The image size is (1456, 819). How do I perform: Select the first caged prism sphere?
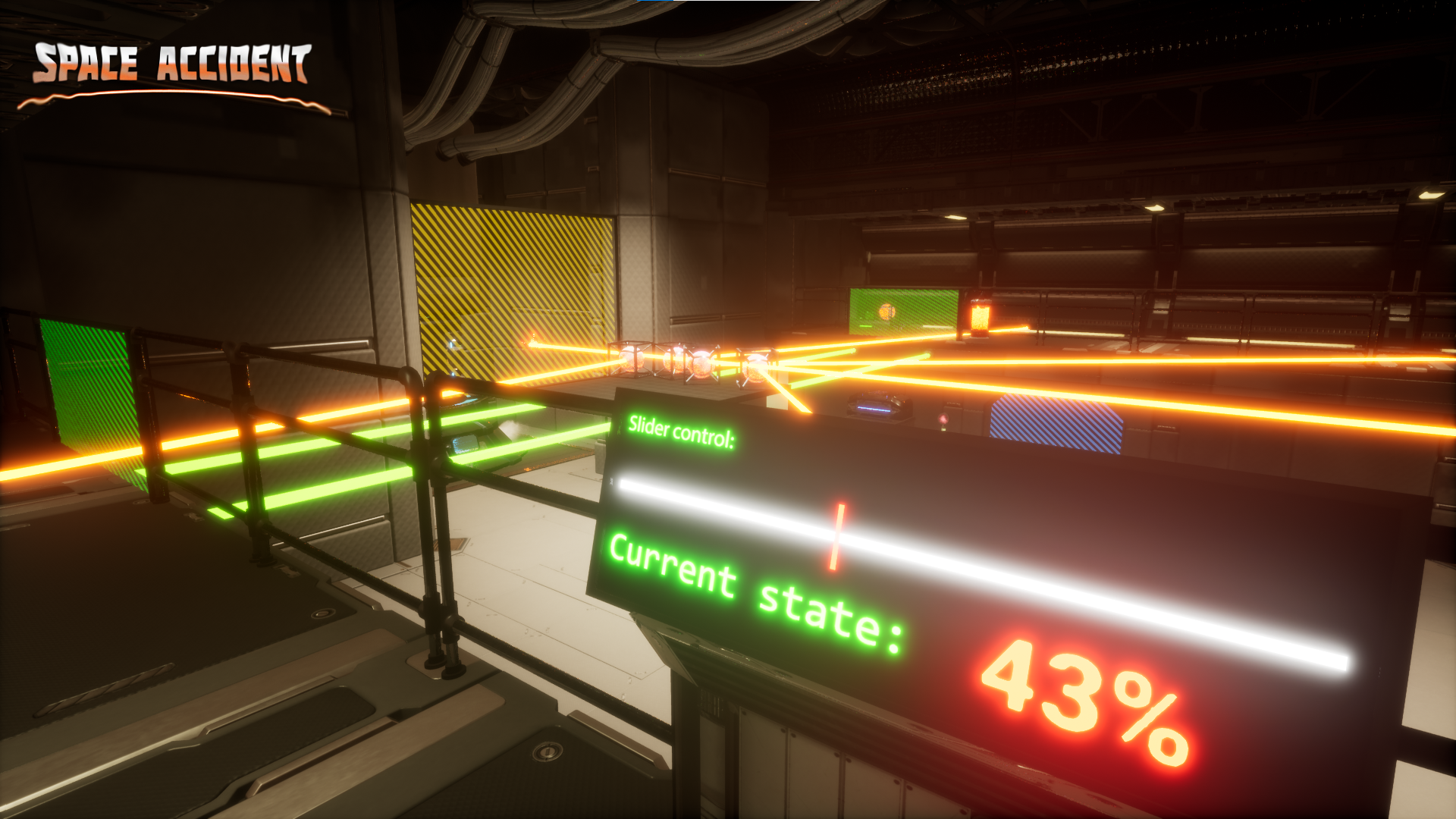[x=631, y=360]
